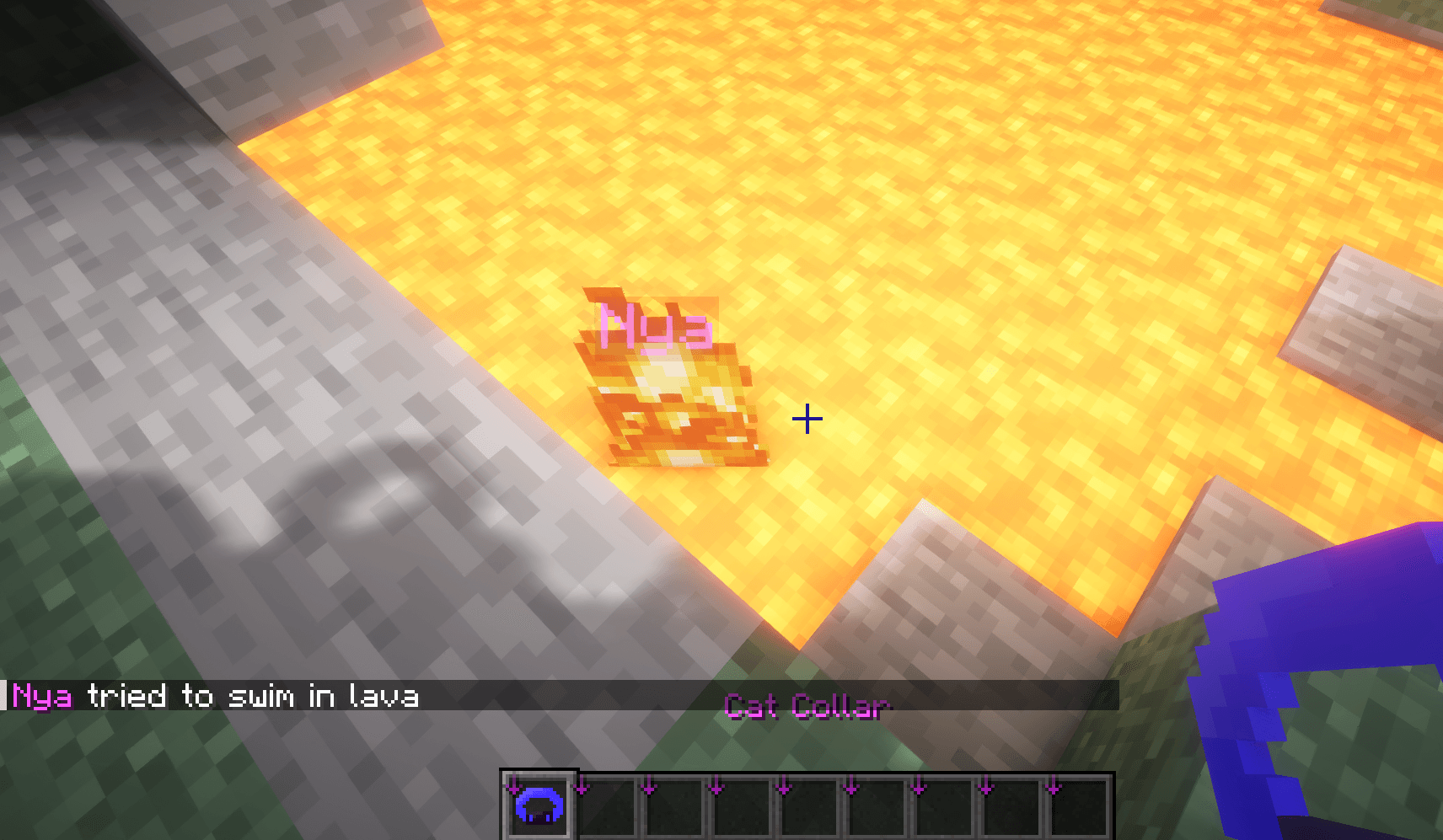Click the Nya nametag above the cat

[x=656, y=324]
